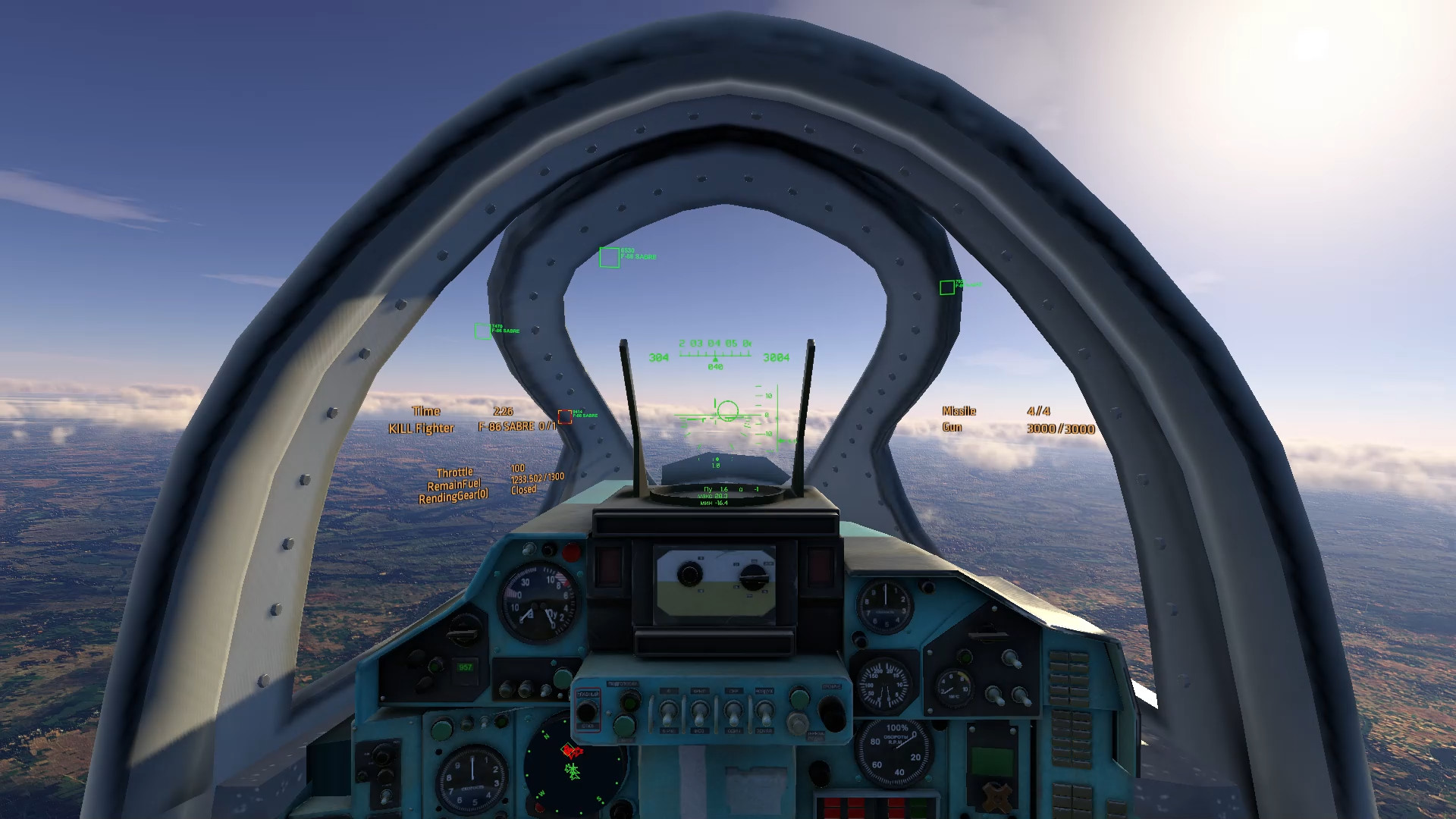Image resolution: width=1456 pixels, height=819 pixels.
Task: Click the green aircraft symbol on the radar display
Action: tap(573, 773)
